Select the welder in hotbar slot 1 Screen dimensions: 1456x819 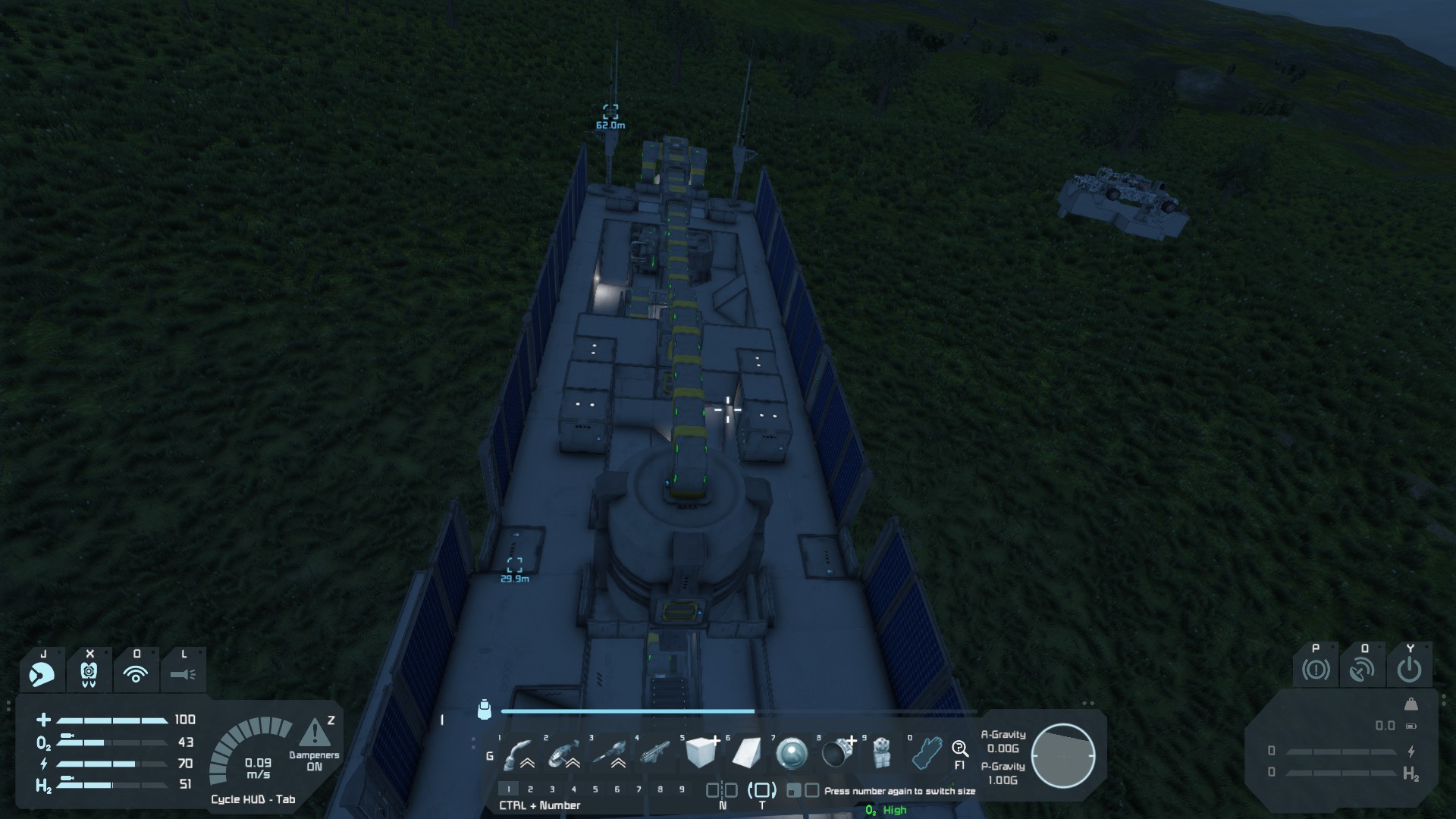pyautogui.click(x=519, y=753)
